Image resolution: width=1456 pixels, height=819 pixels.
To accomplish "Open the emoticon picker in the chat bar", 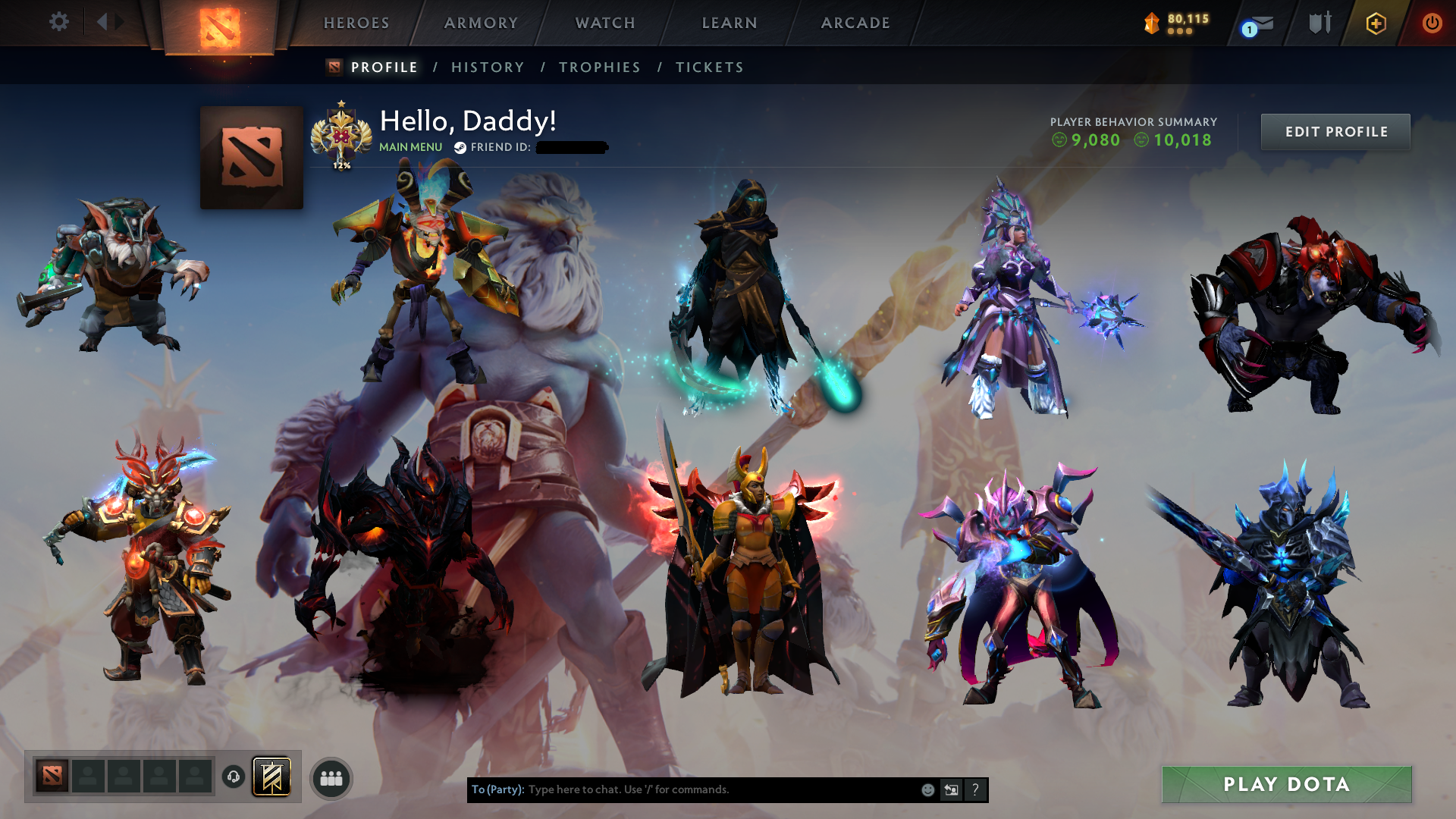I will pyautogui.click(x=927, y=789).
